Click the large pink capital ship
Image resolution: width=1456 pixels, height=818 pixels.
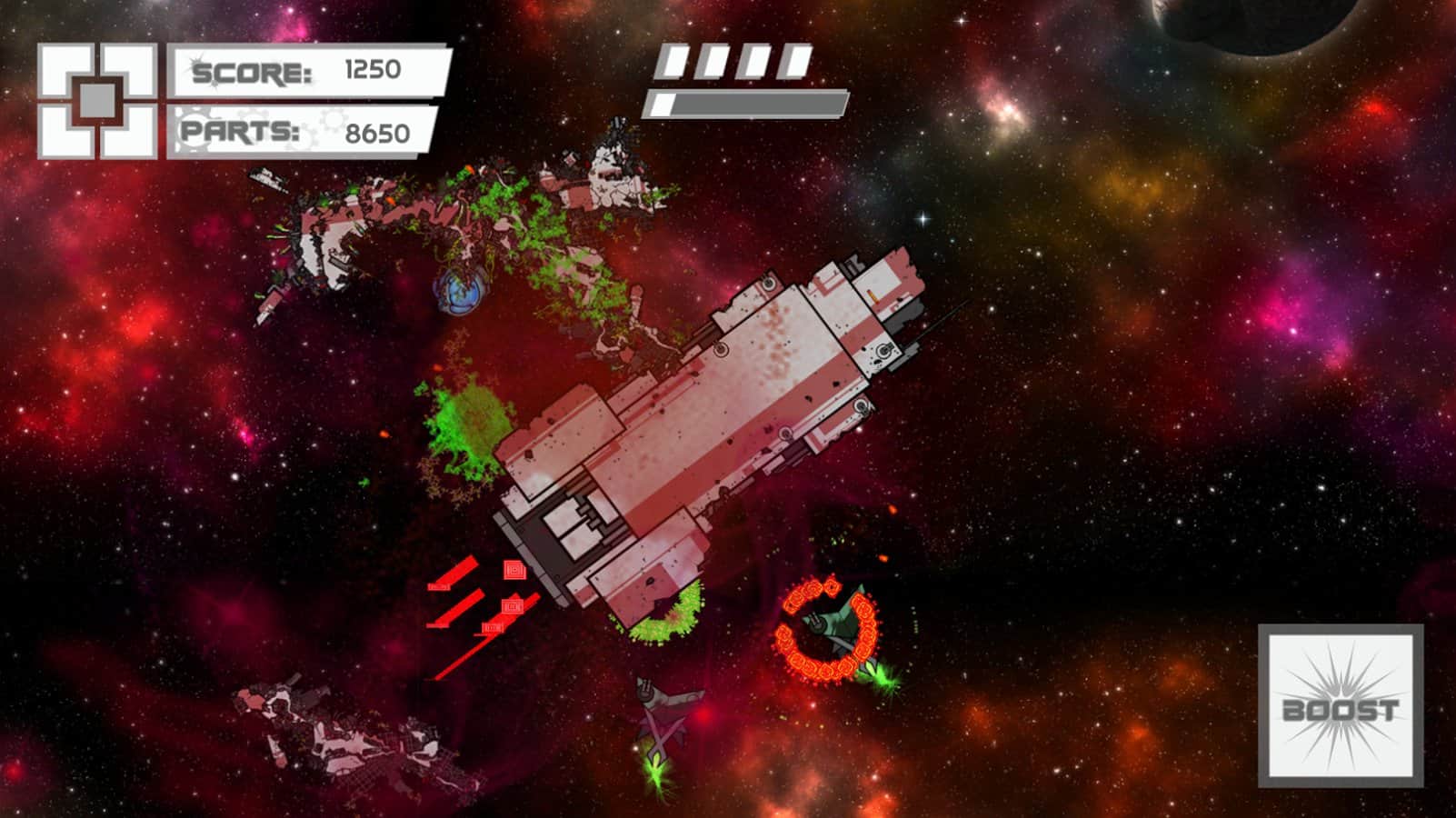(x=718, y=409)
